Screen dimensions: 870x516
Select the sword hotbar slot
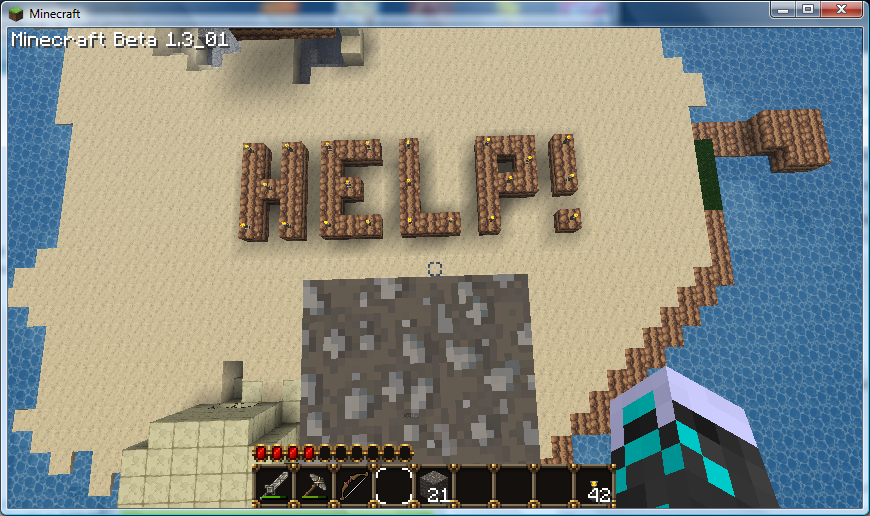tap(274, 485)
